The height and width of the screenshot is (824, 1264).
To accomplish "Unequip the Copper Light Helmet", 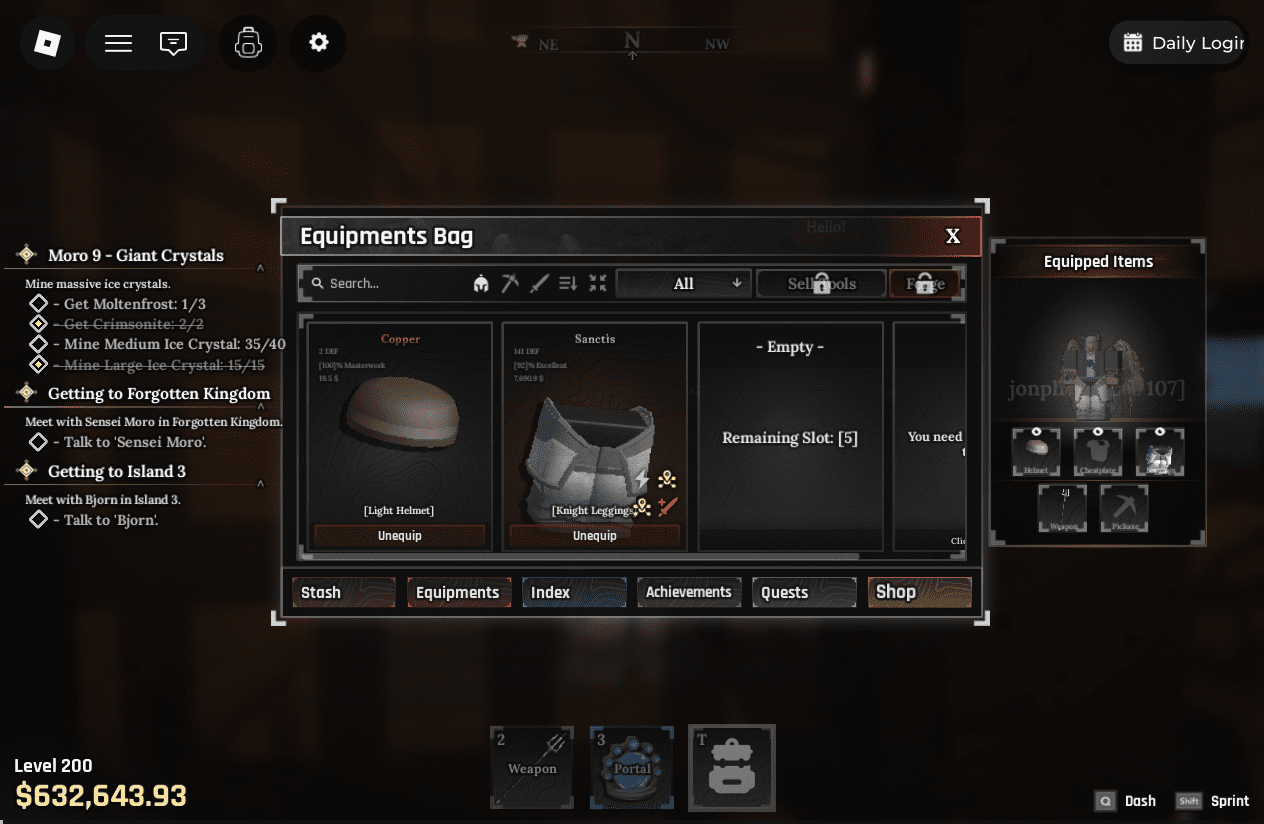I will (399, 536).
